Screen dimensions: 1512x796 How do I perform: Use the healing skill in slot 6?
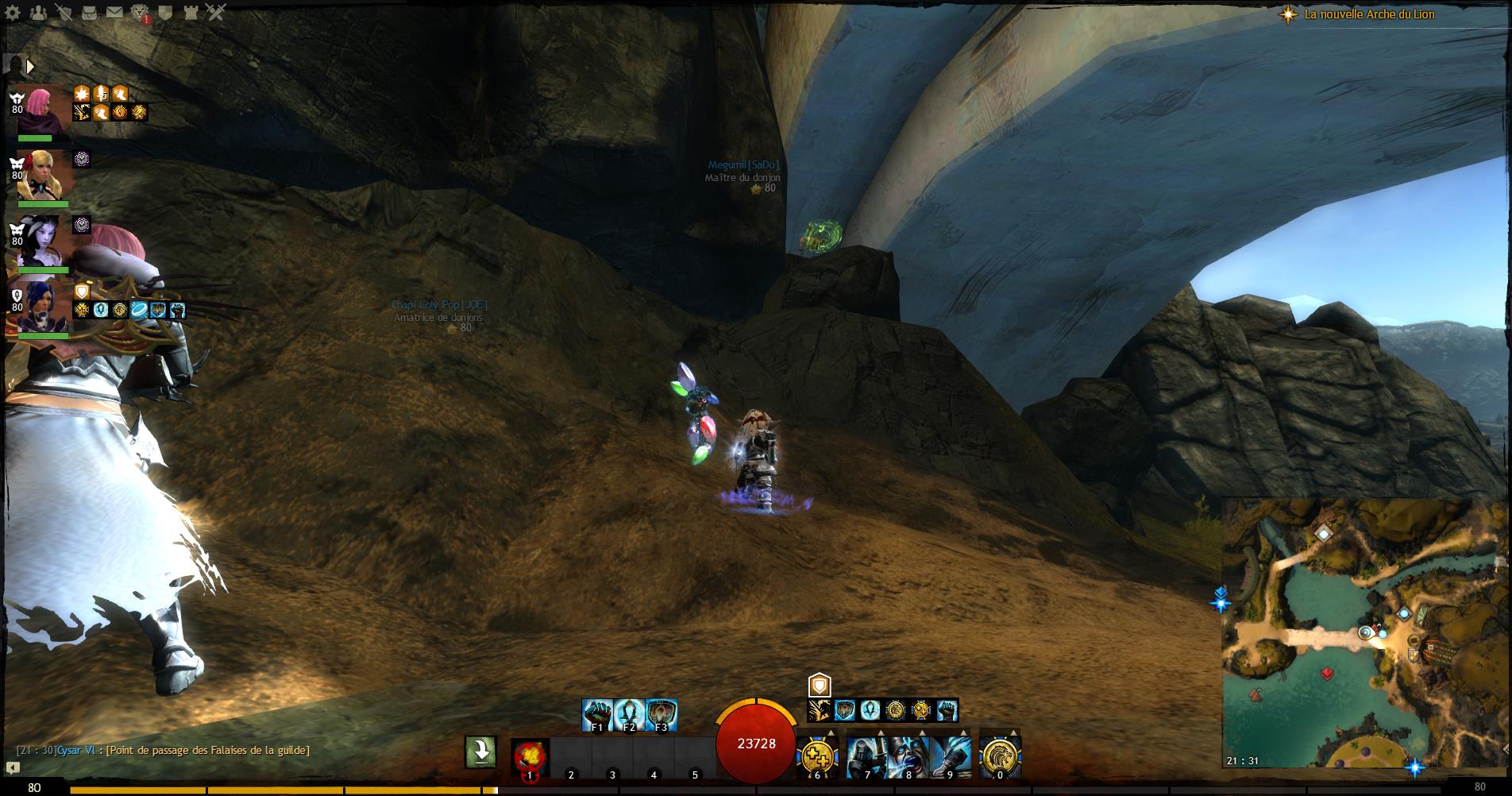[817, 755]
